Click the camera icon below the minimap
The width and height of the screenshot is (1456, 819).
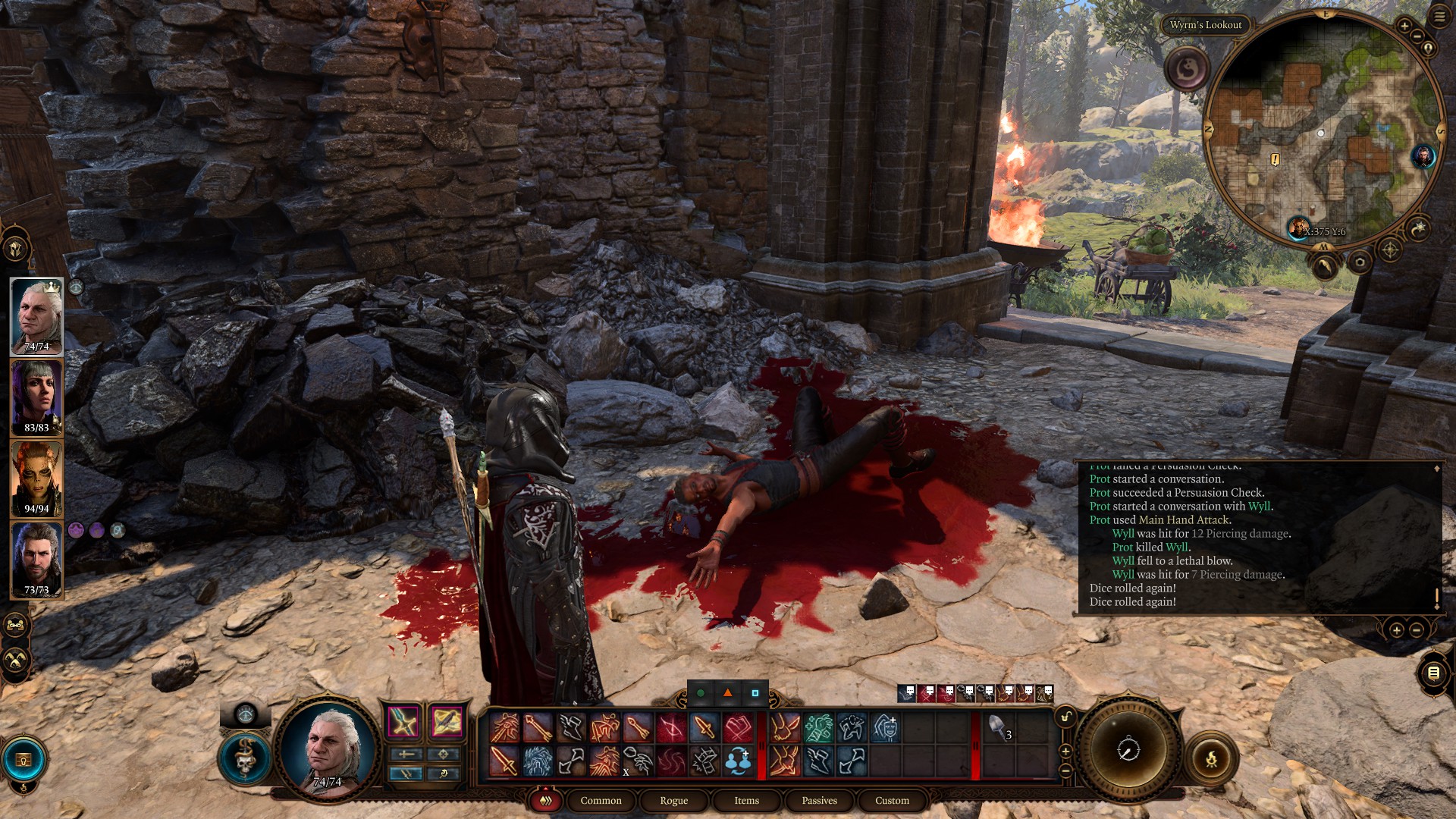click(1360, 262)
